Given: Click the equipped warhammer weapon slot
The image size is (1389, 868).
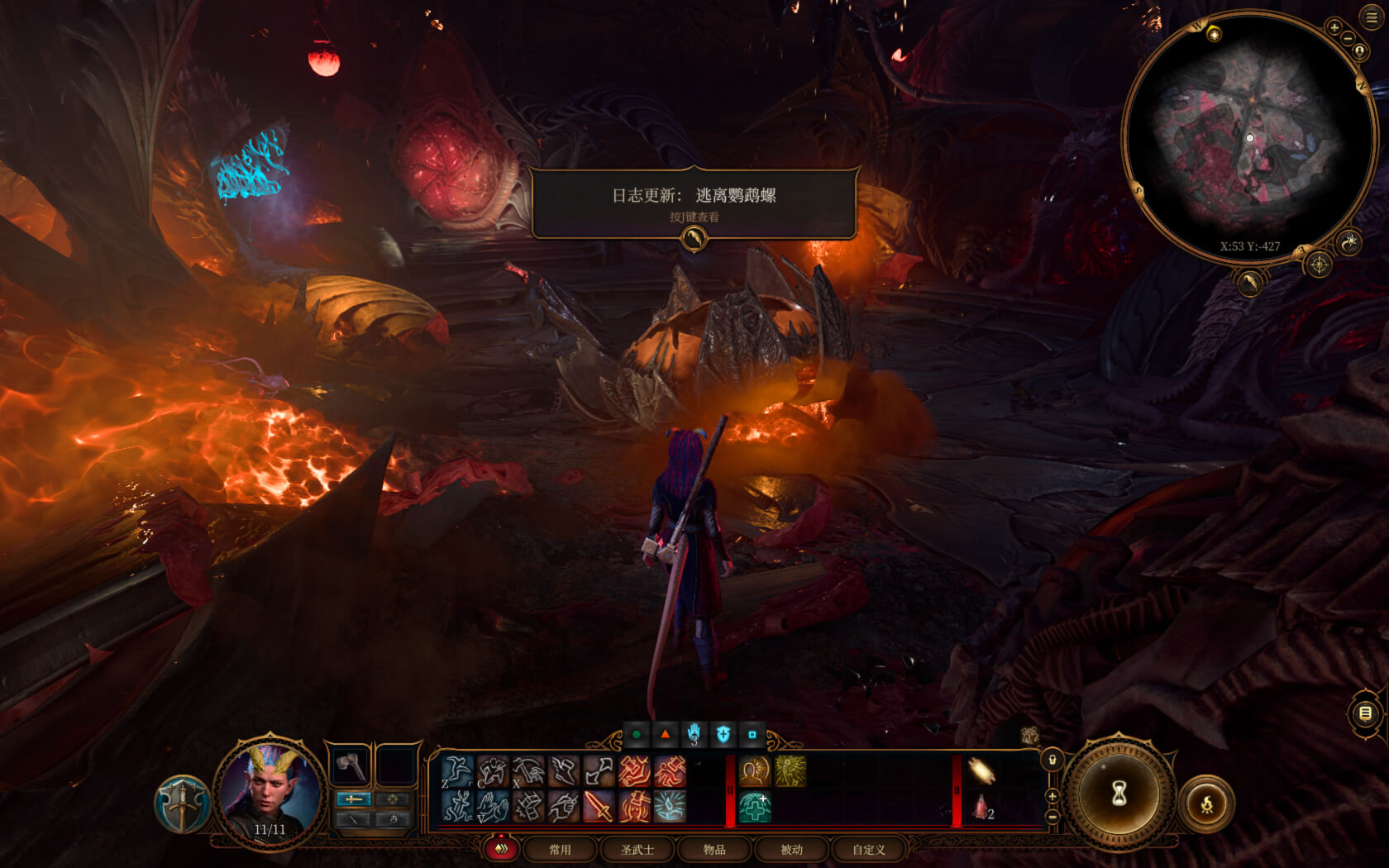Looking at the screenshot, I should pyautogui.click(x=351, y=765).
